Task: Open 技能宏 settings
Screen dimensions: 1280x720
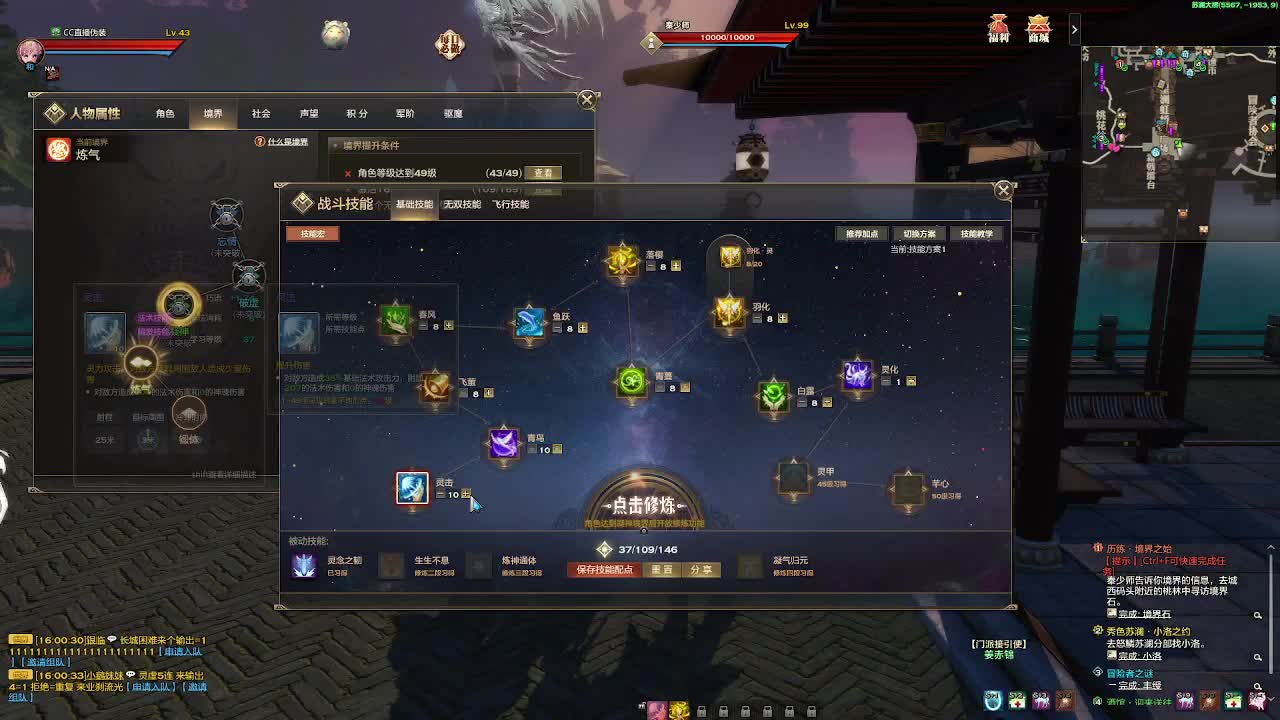Action: pos(313,234)
